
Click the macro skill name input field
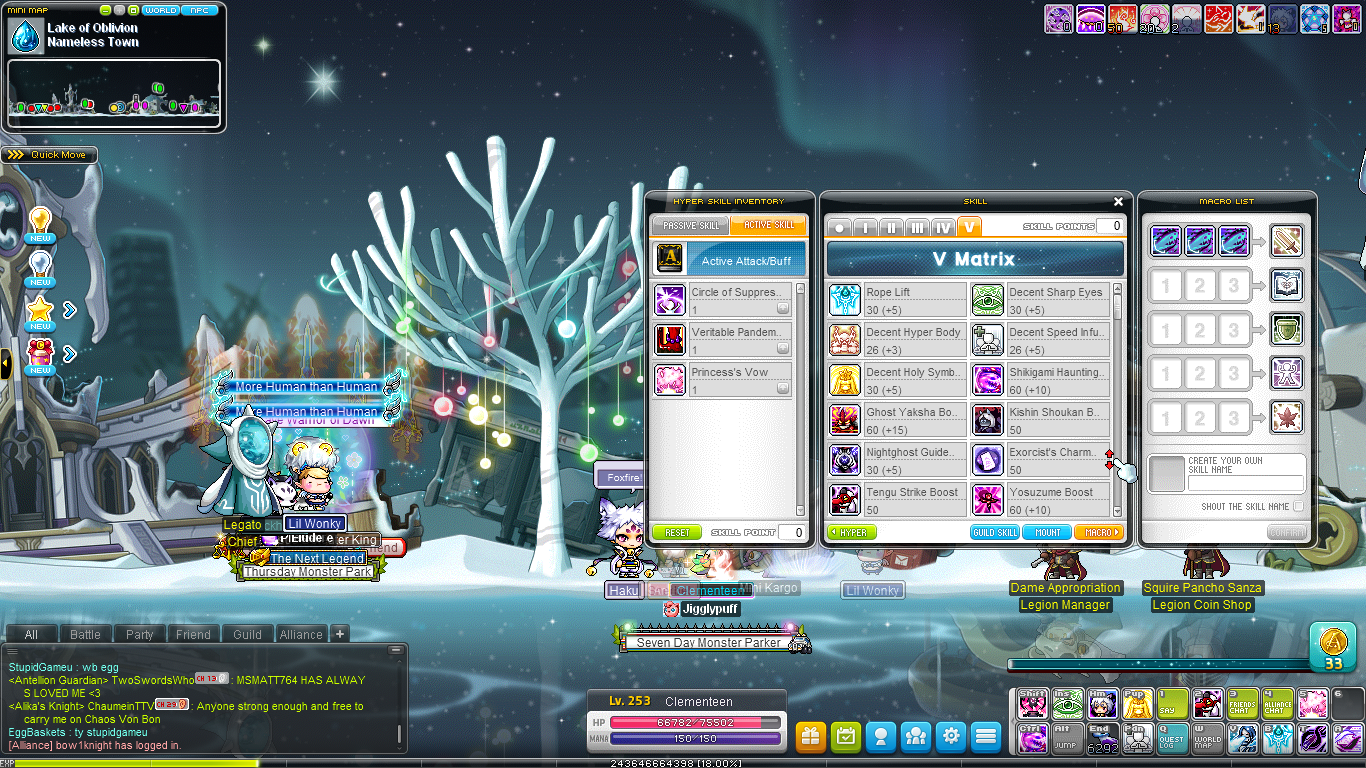click(1245, 482)
